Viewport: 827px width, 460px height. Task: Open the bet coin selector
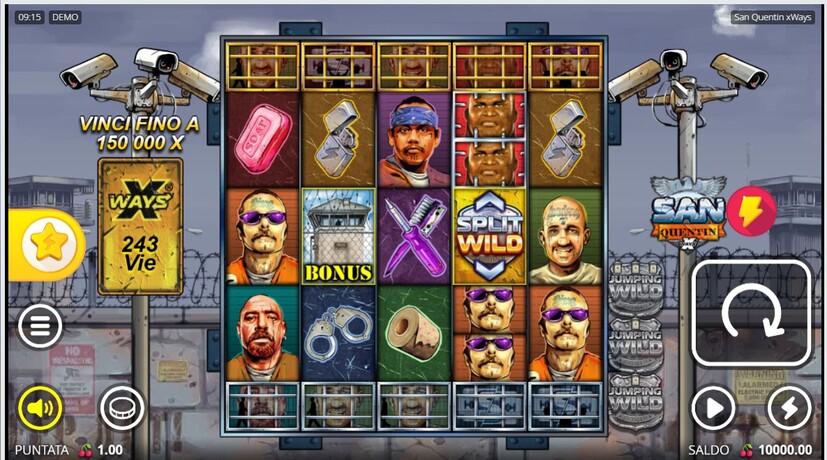tap(121, 407)
